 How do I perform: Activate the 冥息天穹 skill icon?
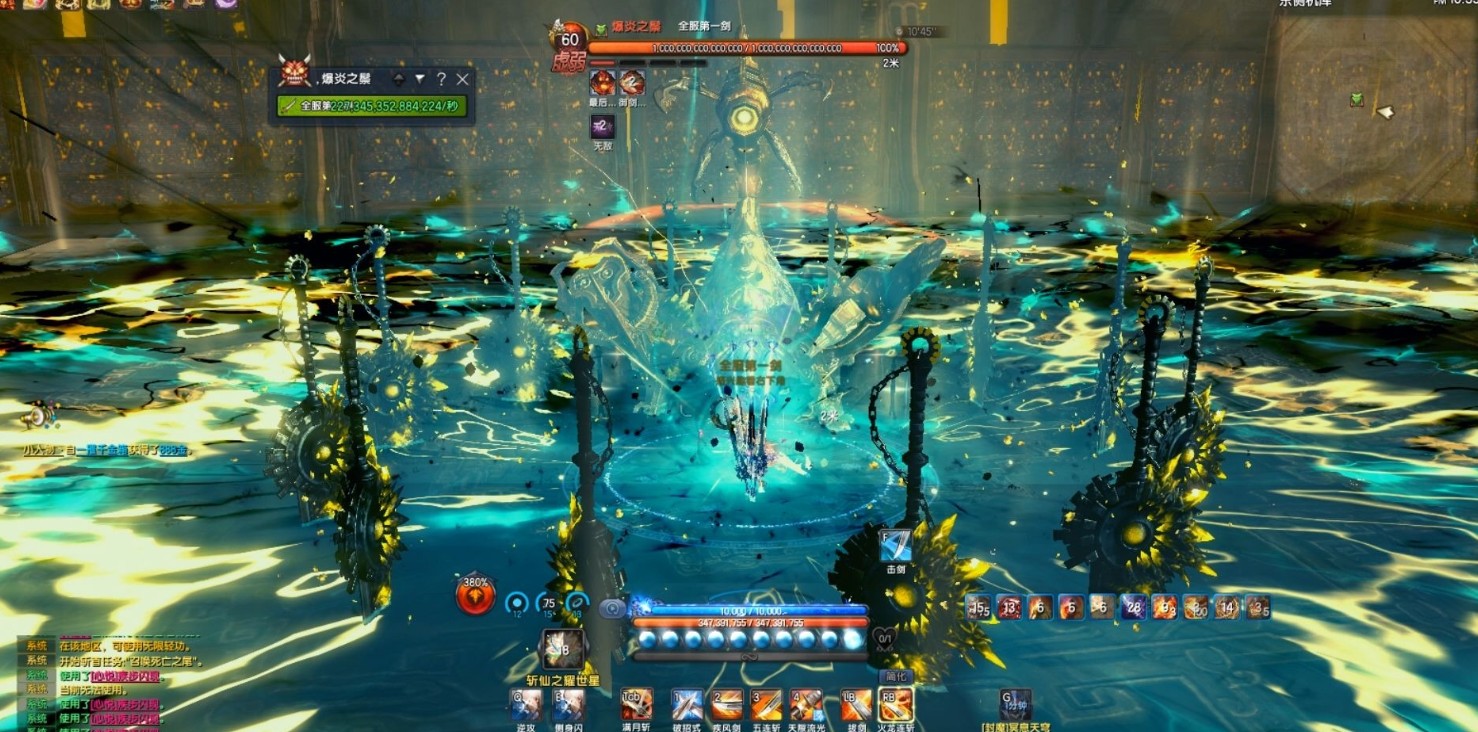[1016, 704]
